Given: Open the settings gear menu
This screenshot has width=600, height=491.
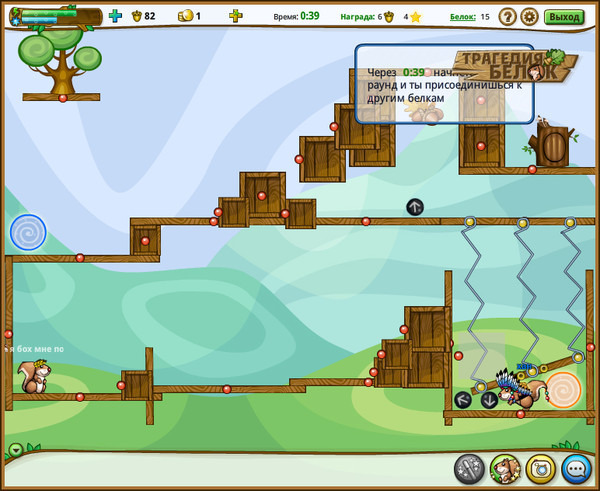Looking at the screenshot, I should [529, 16].
